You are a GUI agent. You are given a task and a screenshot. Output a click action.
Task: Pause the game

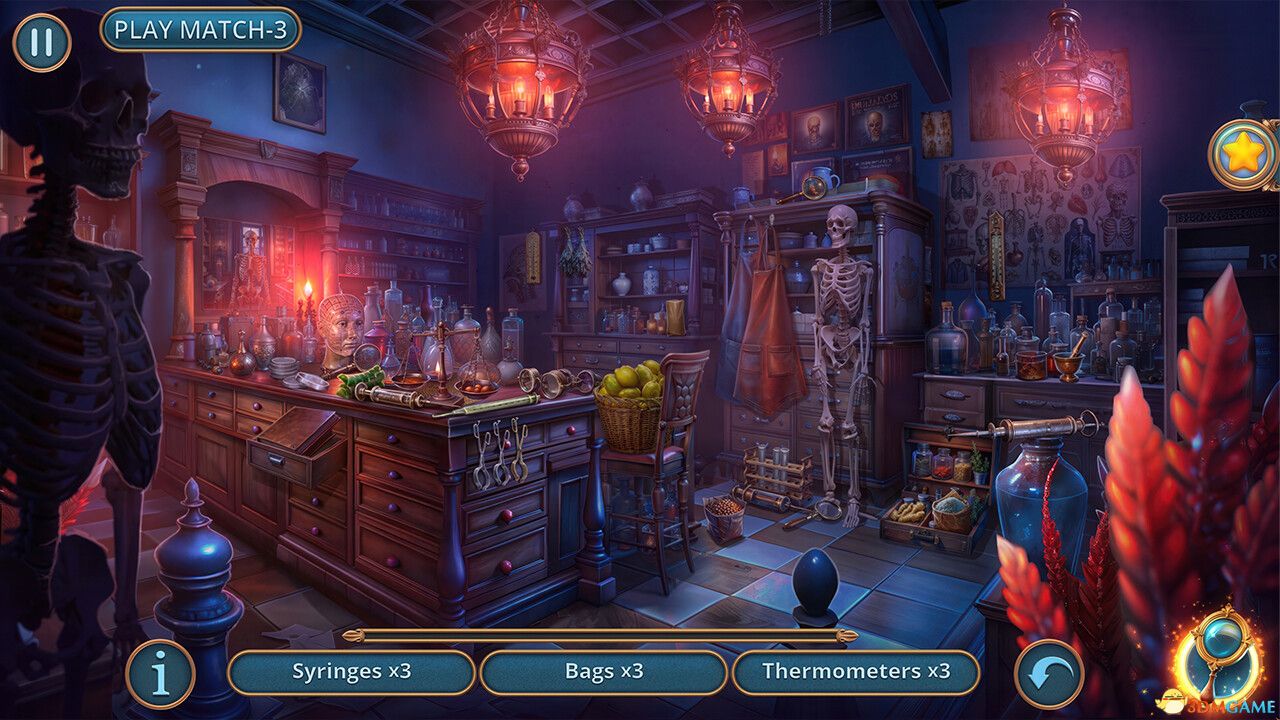point(41,43)
